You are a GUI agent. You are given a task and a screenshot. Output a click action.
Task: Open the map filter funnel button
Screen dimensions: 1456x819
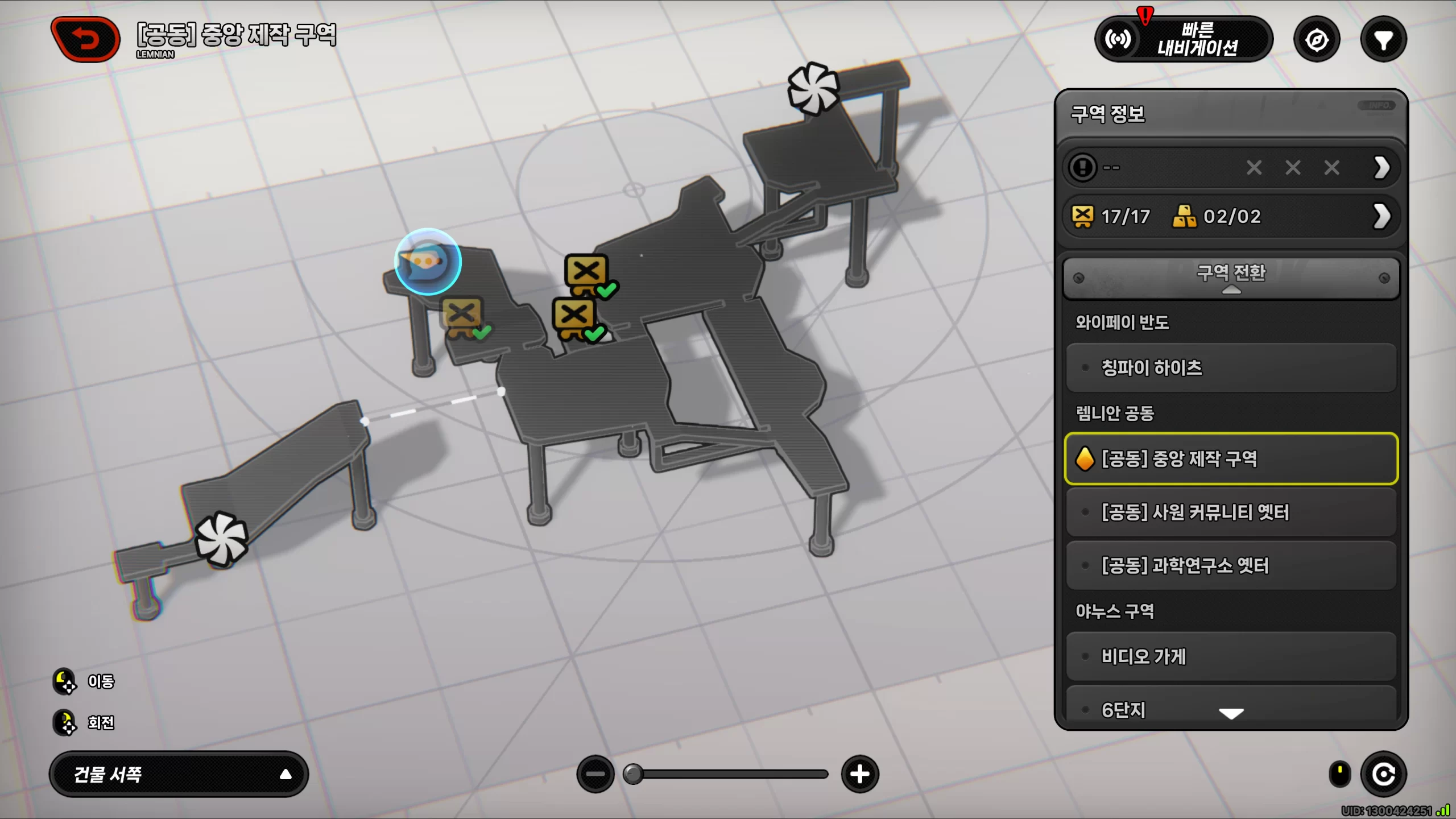click(1383, 40)
